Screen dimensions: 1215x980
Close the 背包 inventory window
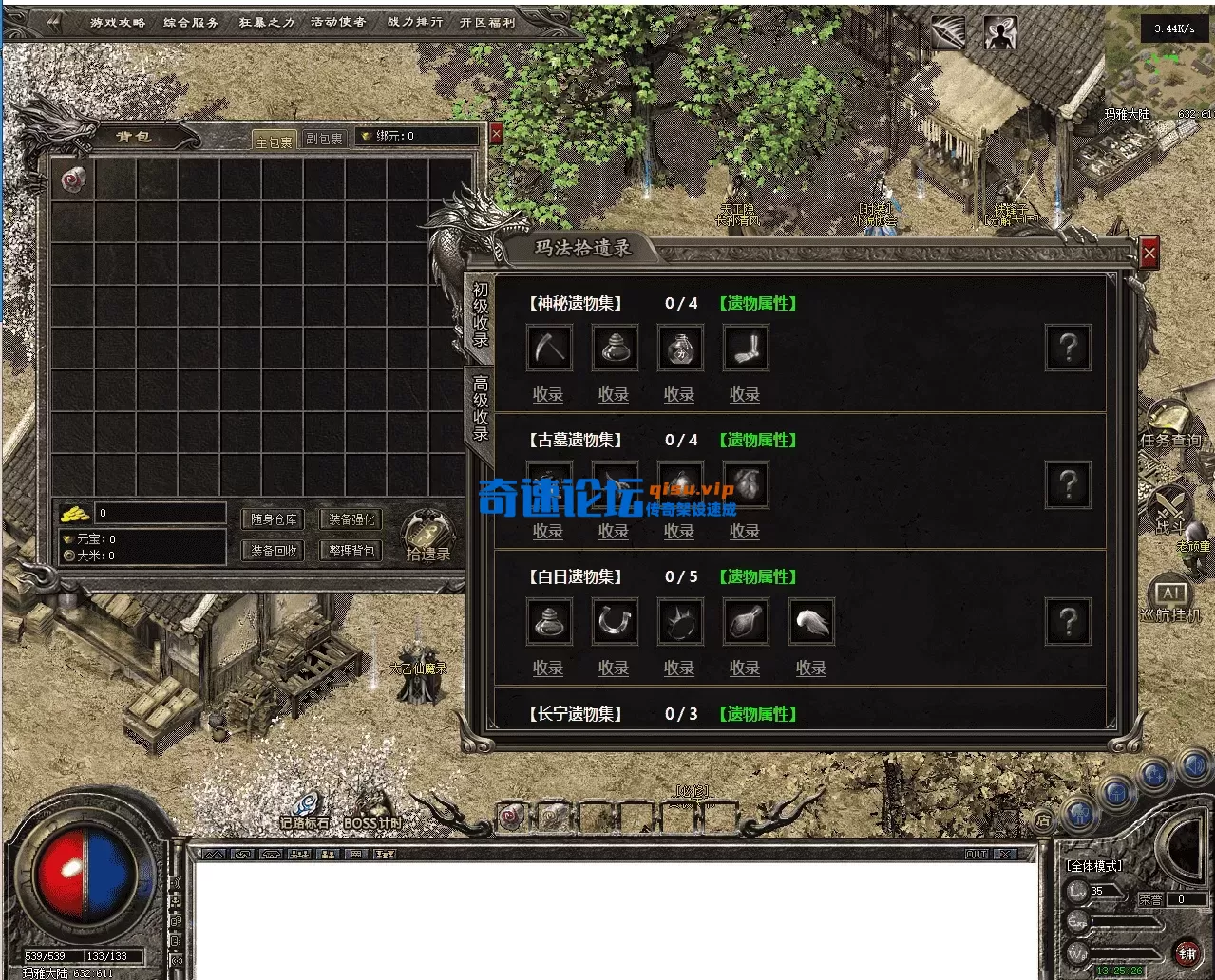(496, 135)
